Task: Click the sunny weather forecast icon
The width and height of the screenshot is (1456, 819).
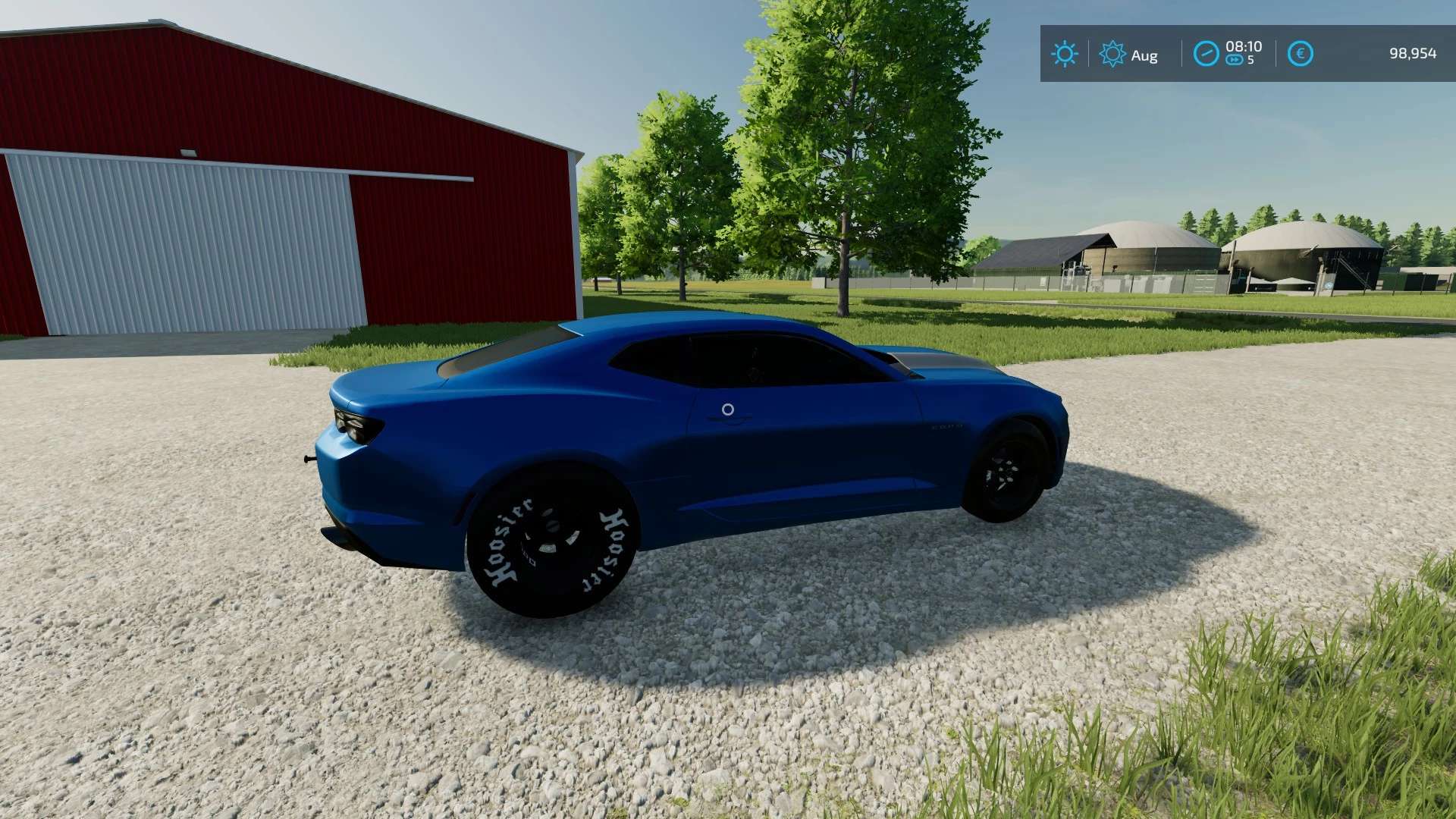Action: click(x=1064, y=54)
